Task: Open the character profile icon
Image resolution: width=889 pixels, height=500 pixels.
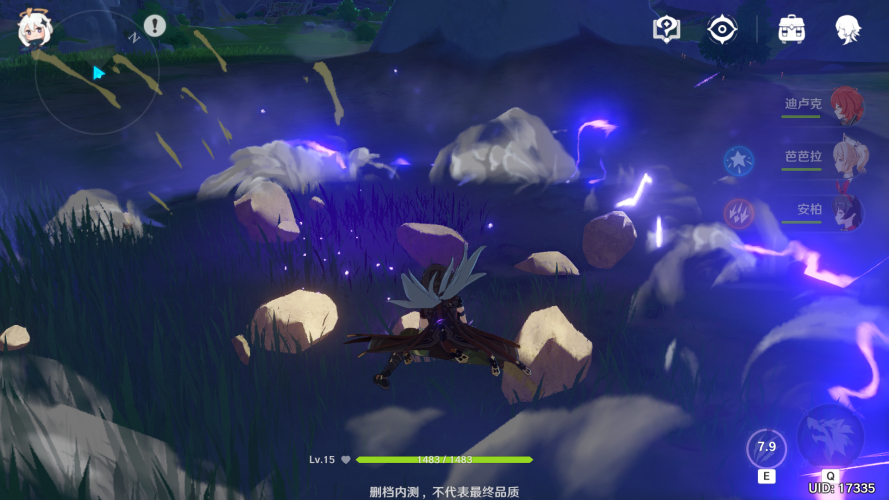Action: tap(849, 28)
